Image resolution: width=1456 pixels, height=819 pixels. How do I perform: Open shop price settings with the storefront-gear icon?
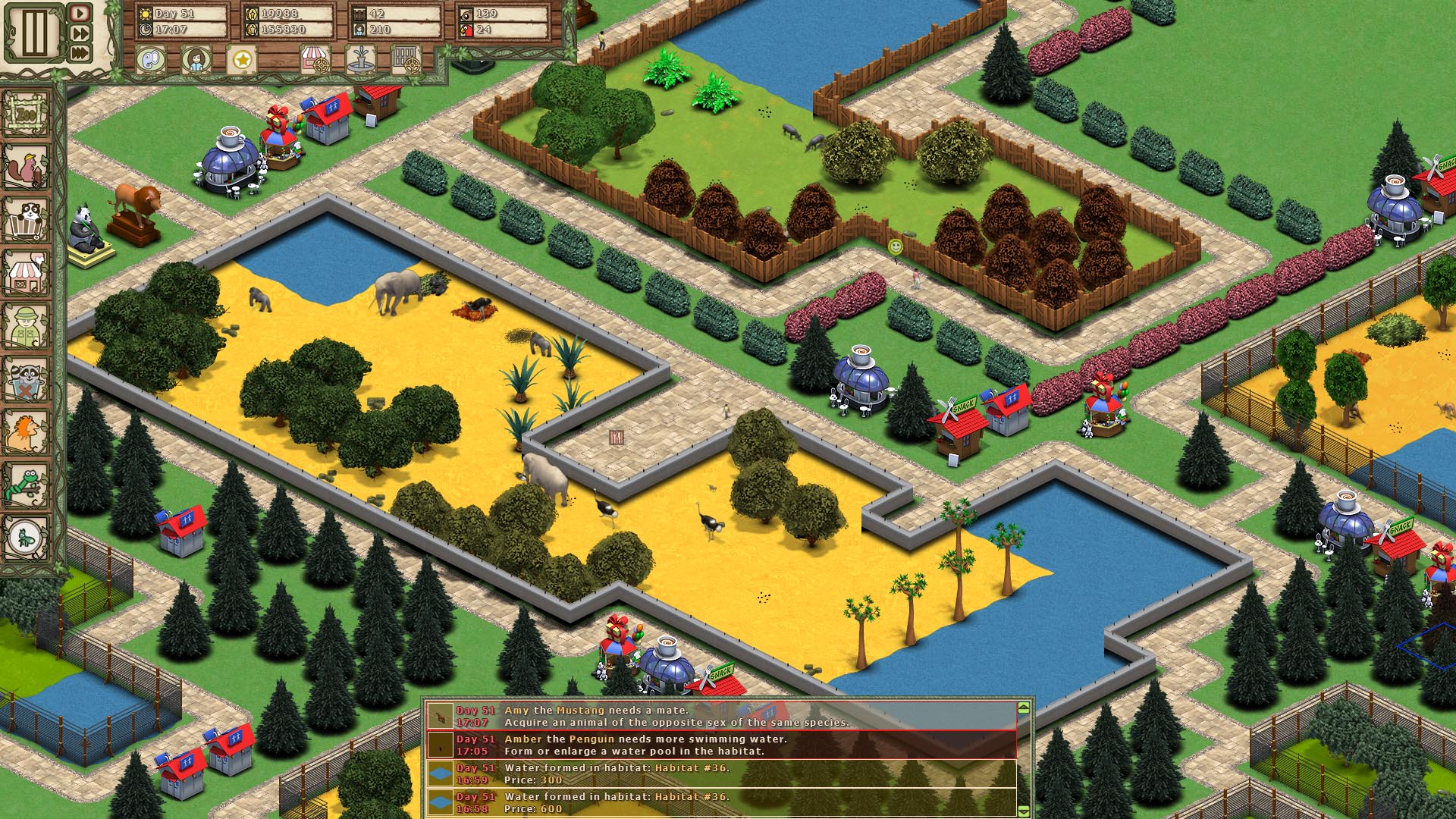coord(316,58)
